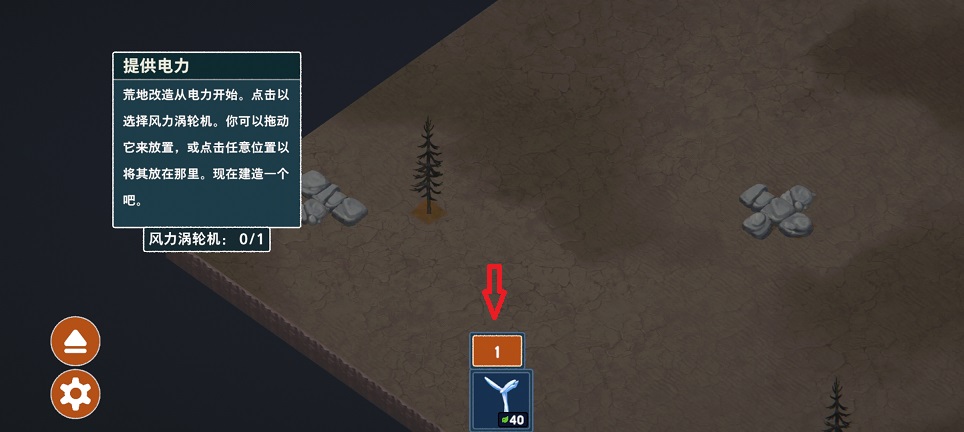This screenshot has height=432, width=964.
Task: Open the settings gear button
Action: pyautogui.click(x=76, y=394)
